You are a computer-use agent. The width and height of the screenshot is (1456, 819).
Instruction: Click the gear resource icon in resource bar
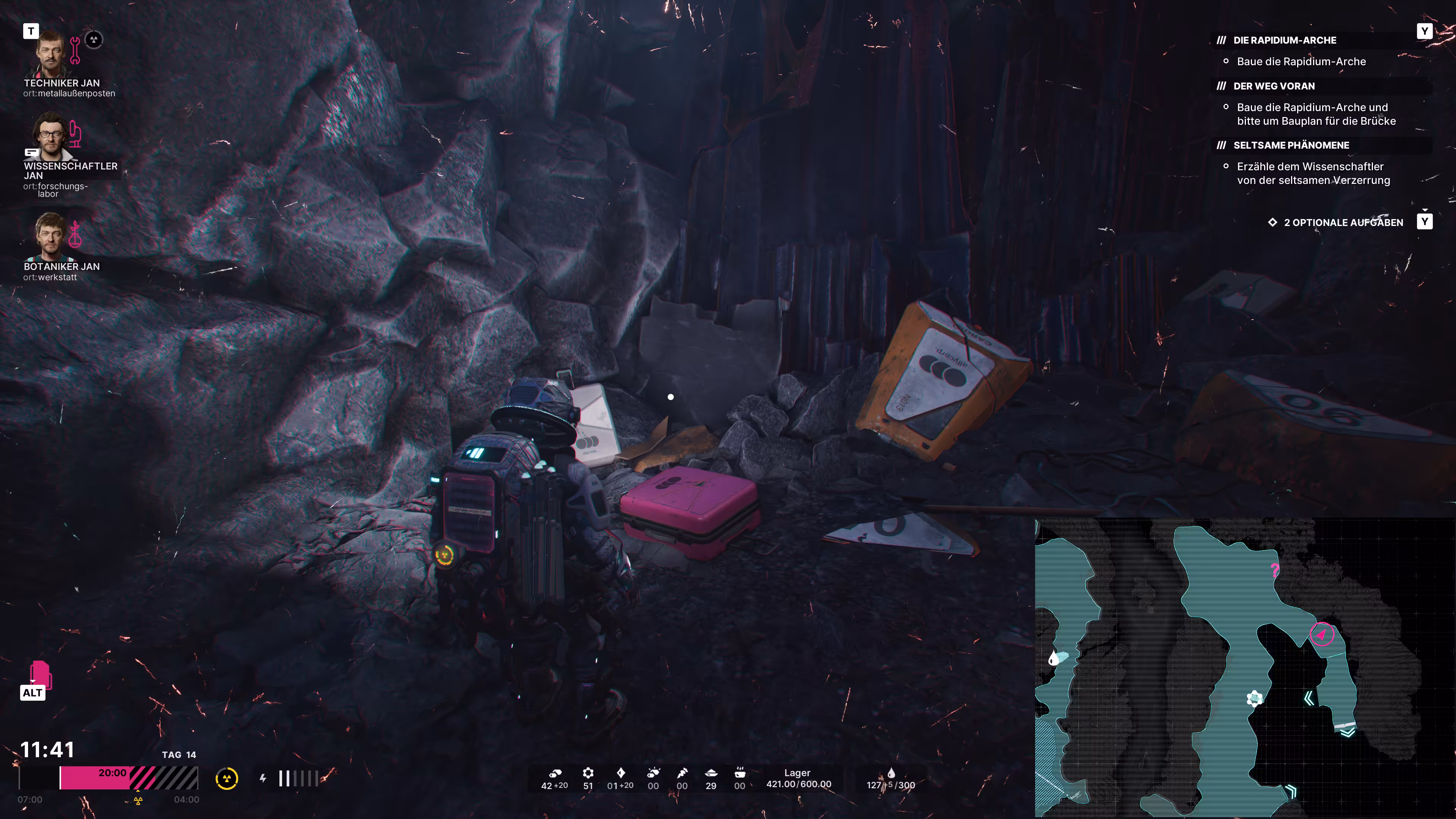[588, 773]
